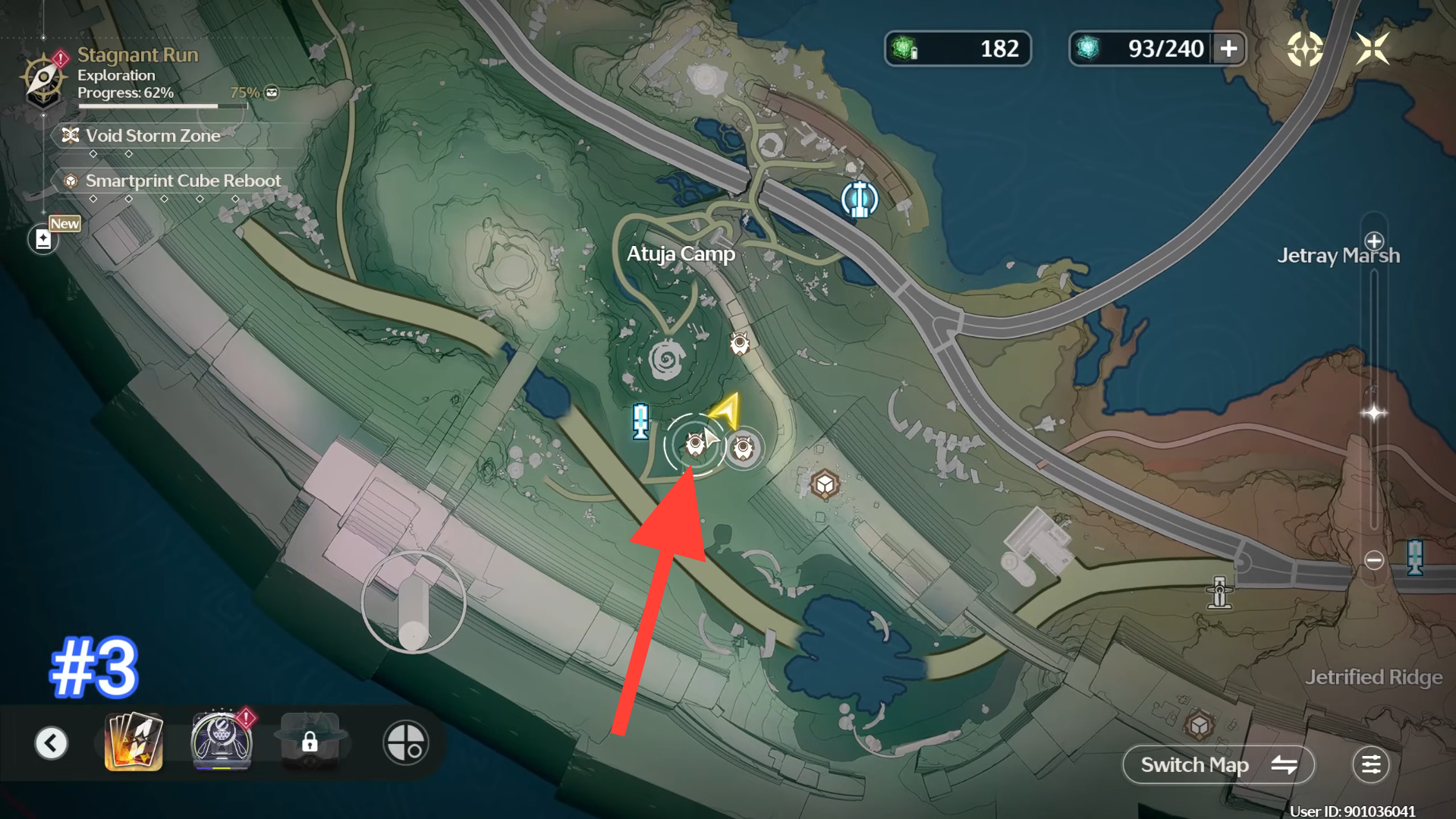Click the crosshair locate icon near top right
The height and width of the screenshot is (819, 1456).
point(1304,49)
